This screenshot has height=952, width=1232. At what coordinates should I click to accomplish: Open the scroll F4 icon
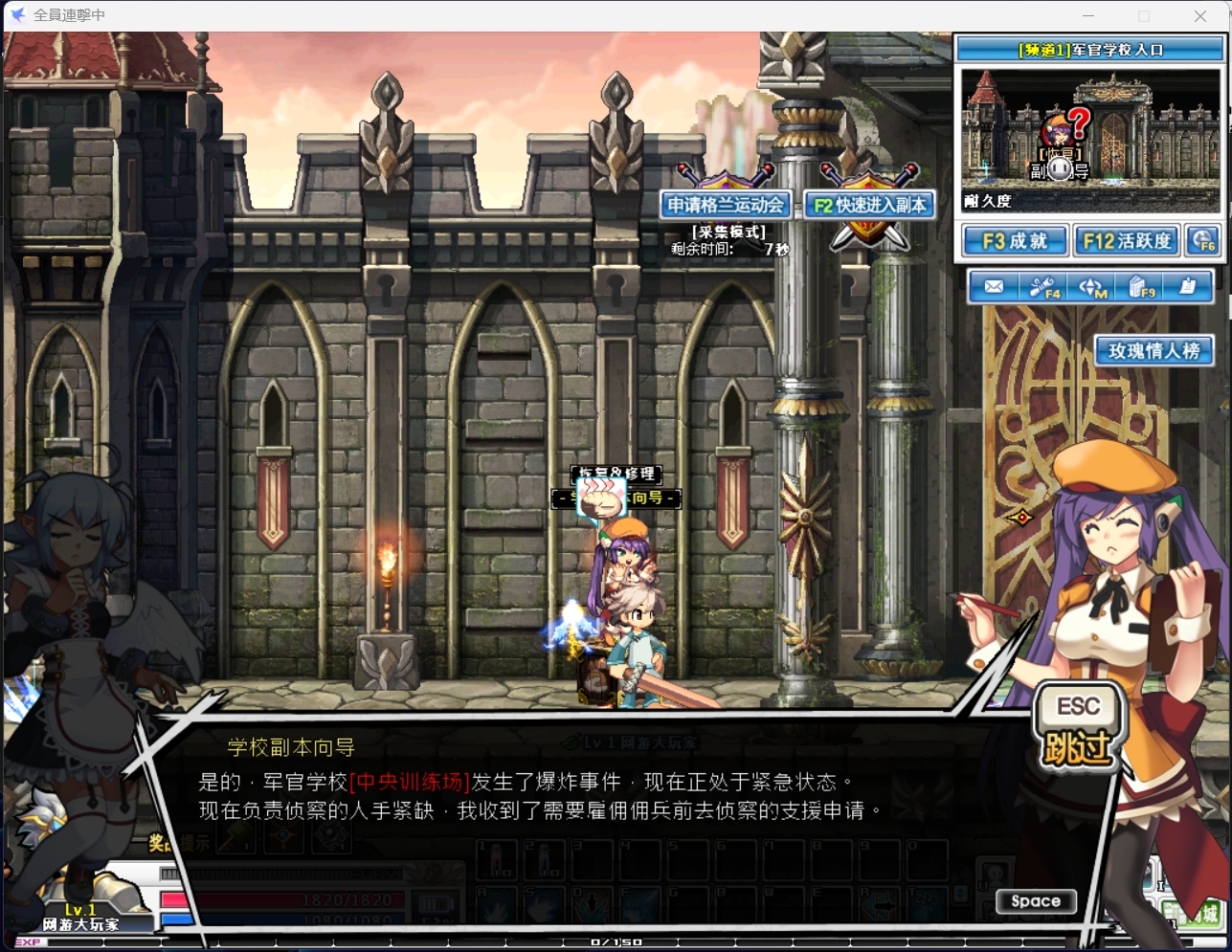[1043, 287]
